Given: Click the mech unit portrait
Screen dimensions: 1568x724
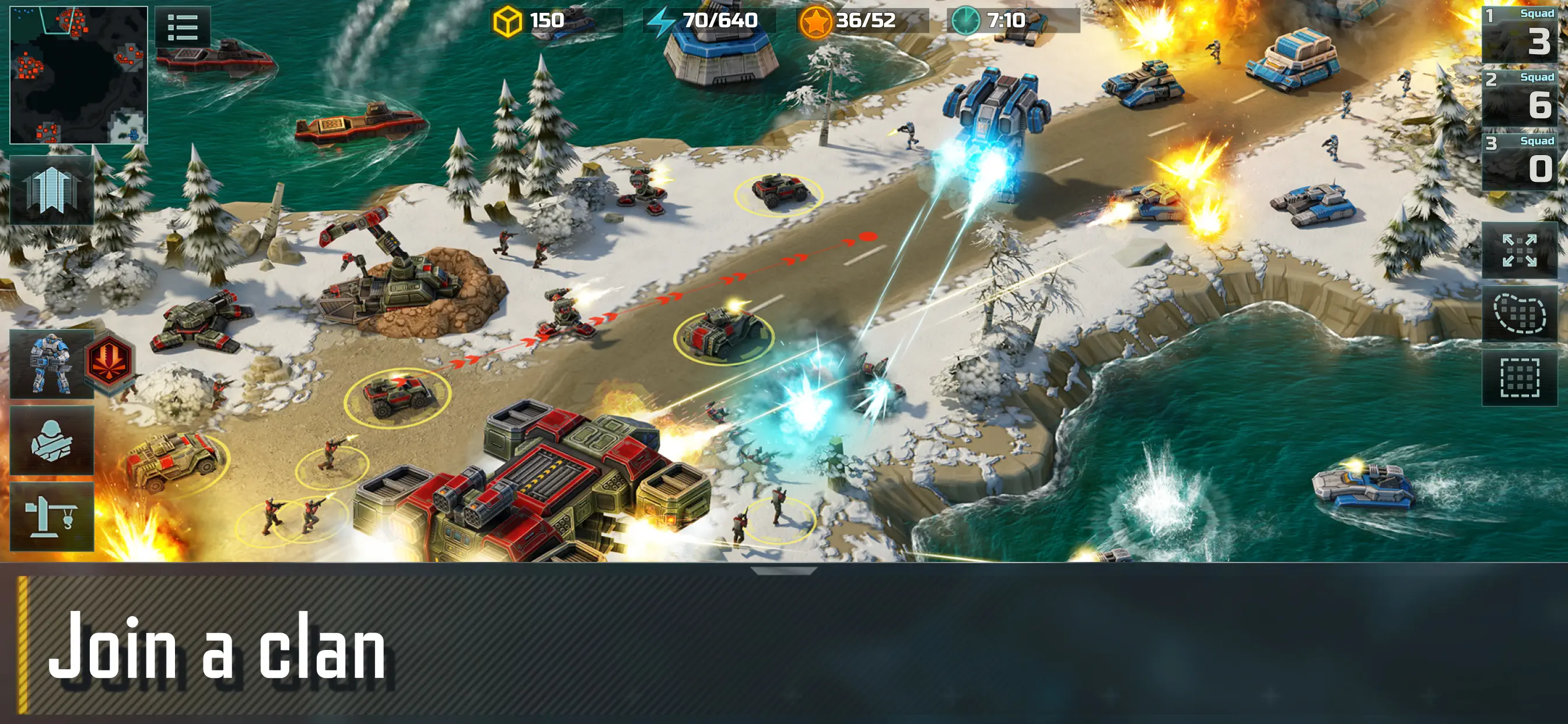Looking at the screenshot, I should coord(52,364).
